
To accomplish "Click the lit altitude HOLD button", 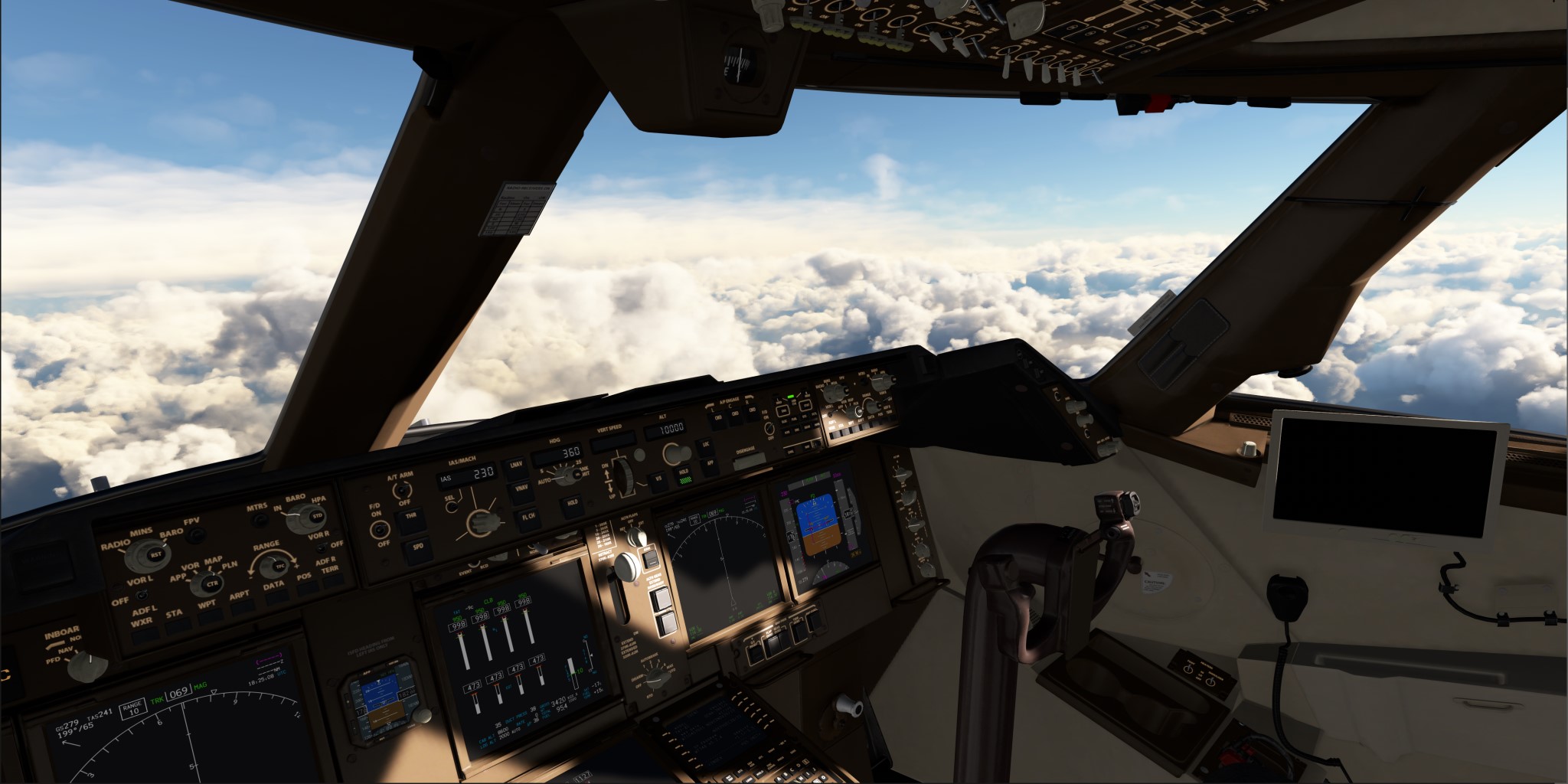I will (x=683, y=475).
